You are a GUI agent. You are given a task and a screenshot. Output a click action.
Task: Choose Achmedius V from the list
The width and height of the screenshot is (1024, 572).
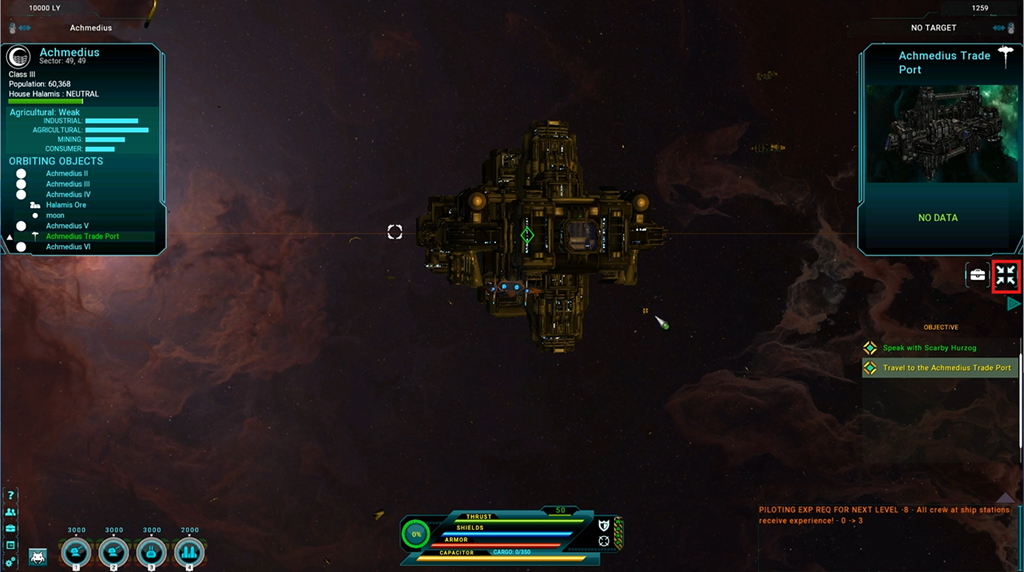tap(67, 226)
